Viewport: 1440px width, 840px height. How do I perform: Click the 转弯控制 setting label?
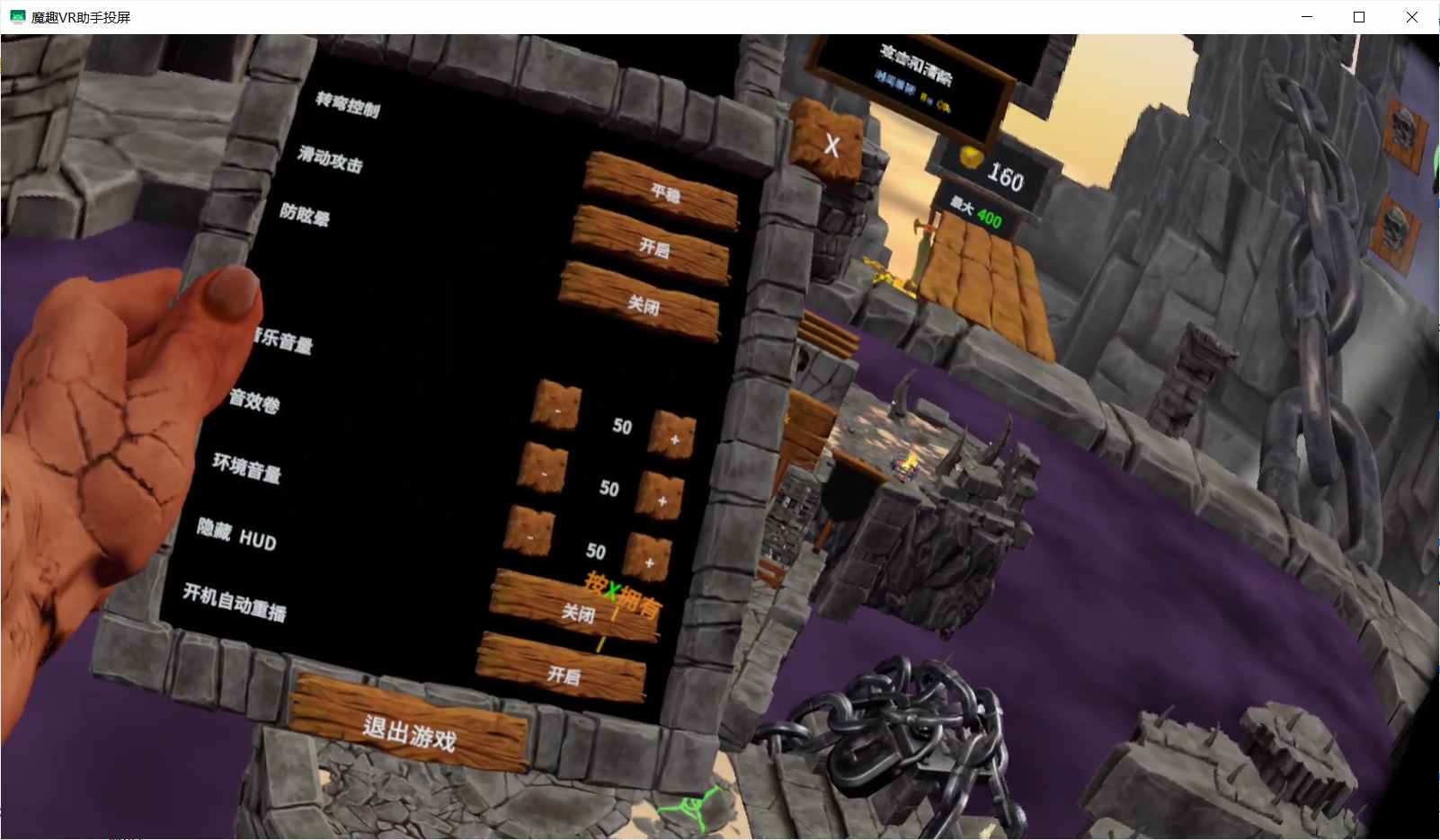tap(349, 107)
